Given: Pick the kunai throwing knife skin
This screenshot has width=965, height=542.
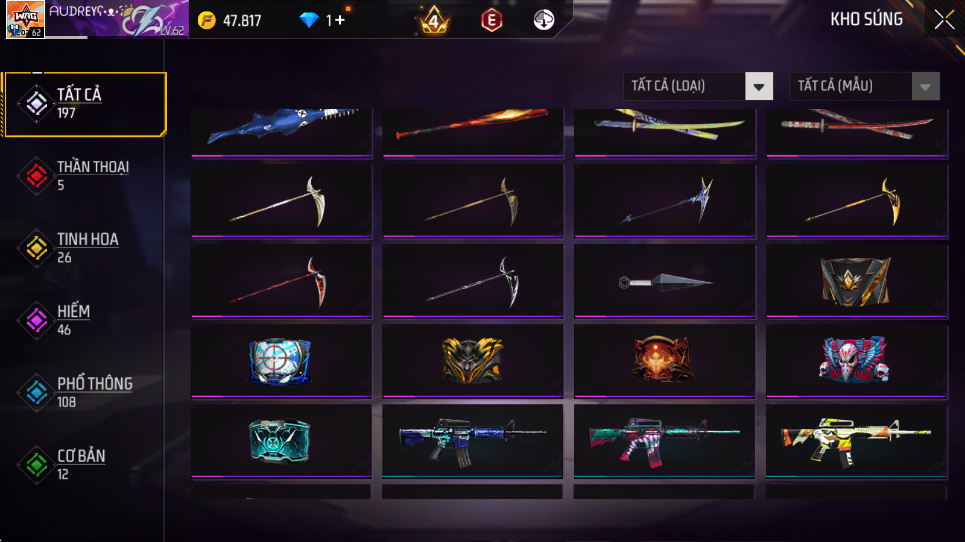Looking at the screenshot, I should pyautogui.click(x=665, y=283).
